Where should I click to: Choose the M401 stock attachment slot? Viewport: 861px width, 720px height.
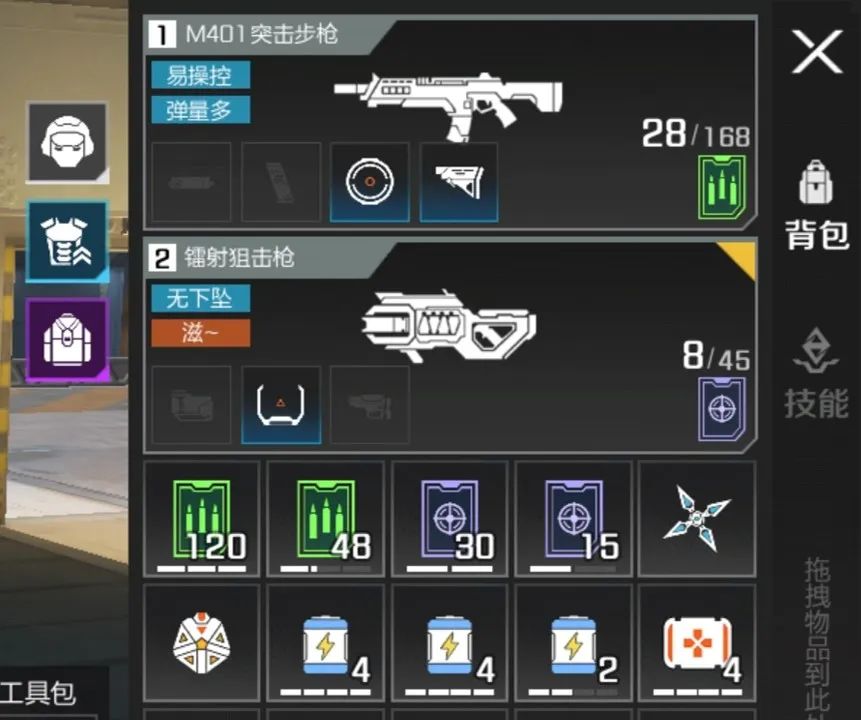pyautogui.click(x=459, y=182)
